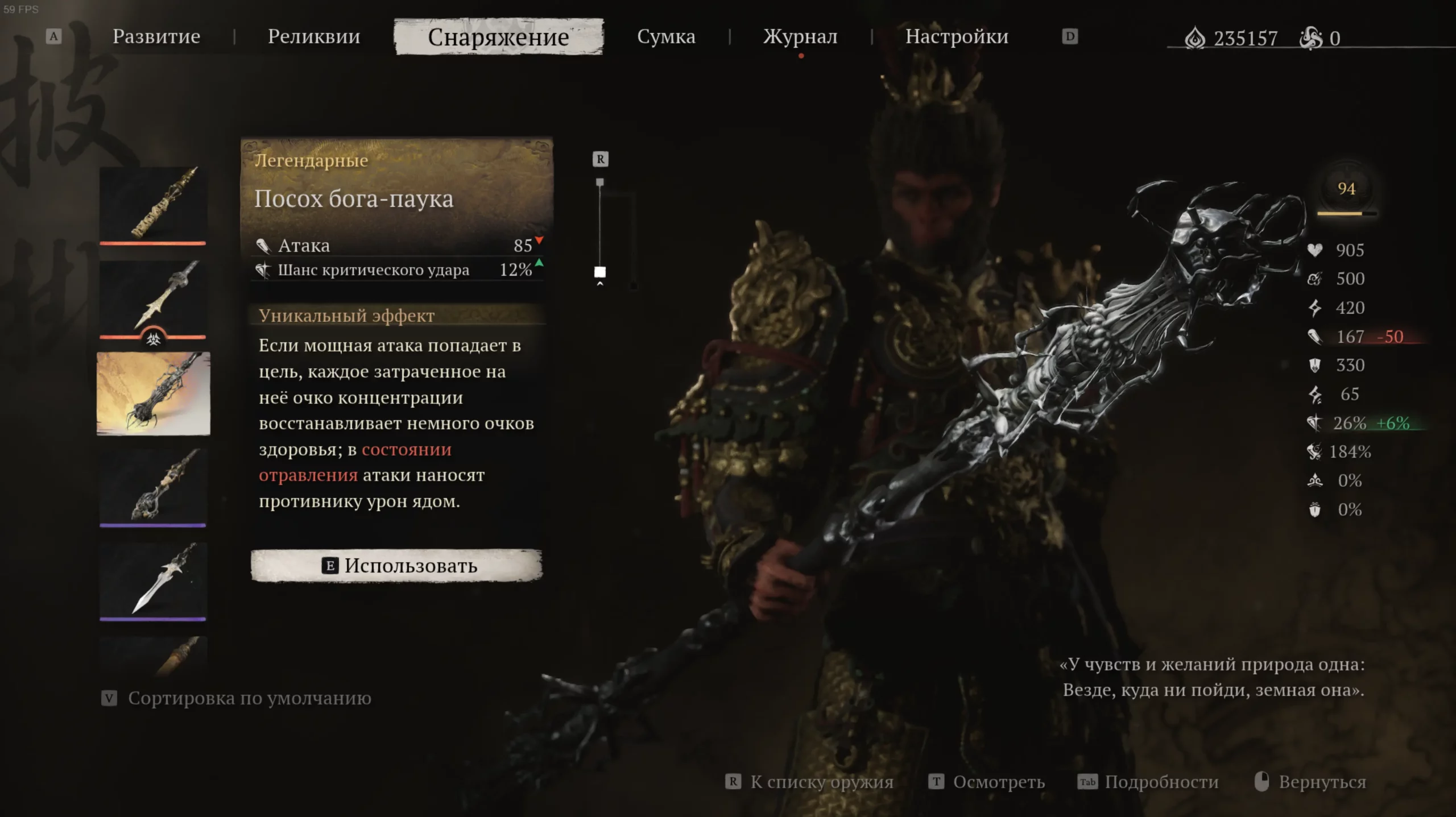Screen dimensions: 1456x817
Task: Change sorting via Сортировка по умолчанию
Action: pos(249,698)
